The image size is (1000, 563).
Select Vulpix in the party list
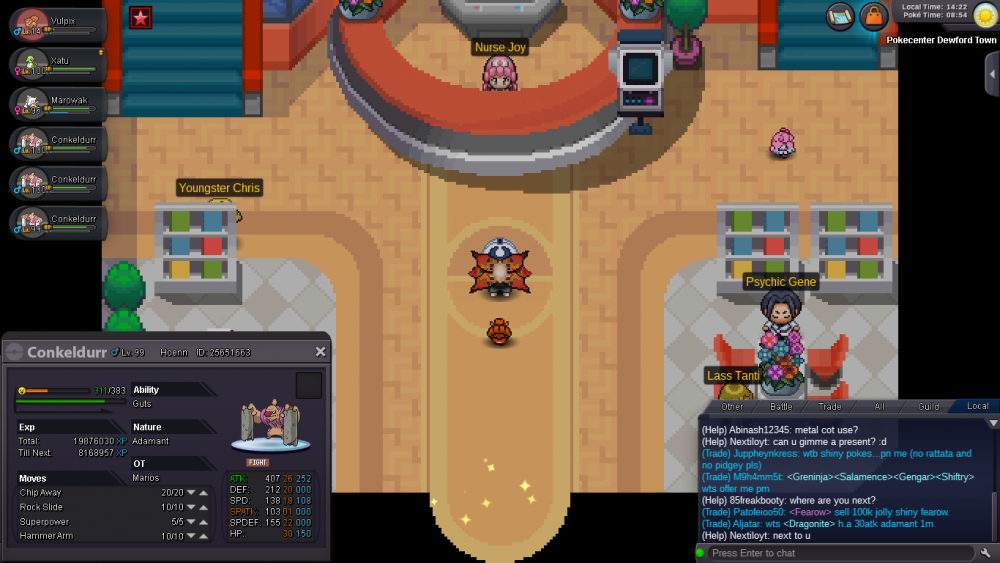57,25
